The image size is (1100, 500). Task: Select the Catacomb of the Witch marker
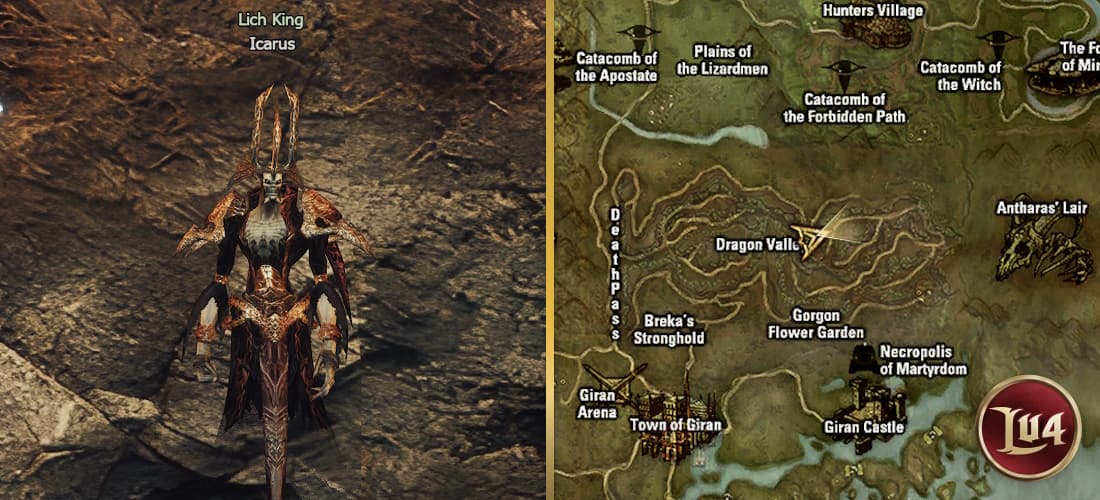(x=993, y=42)
